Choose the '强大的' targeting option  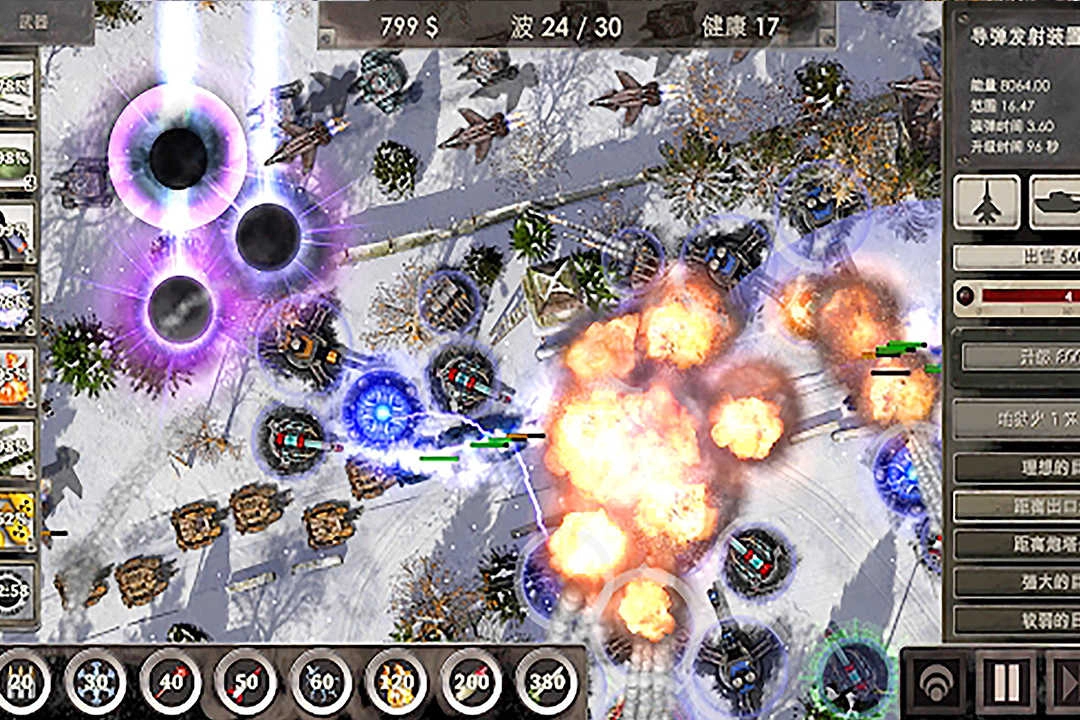(1016, 582)
